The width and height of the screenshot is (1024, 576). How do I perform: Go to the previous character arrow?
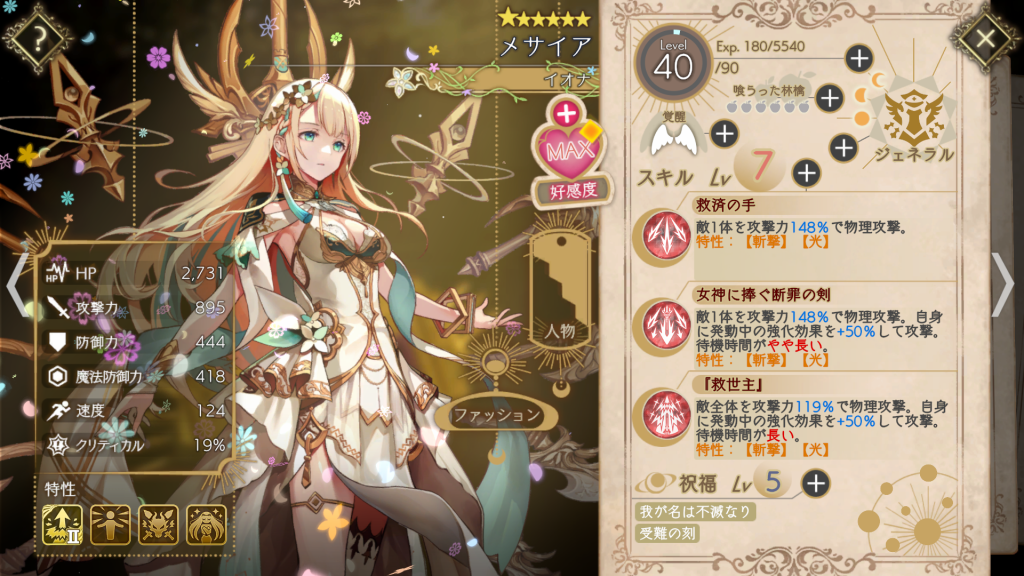16,283
